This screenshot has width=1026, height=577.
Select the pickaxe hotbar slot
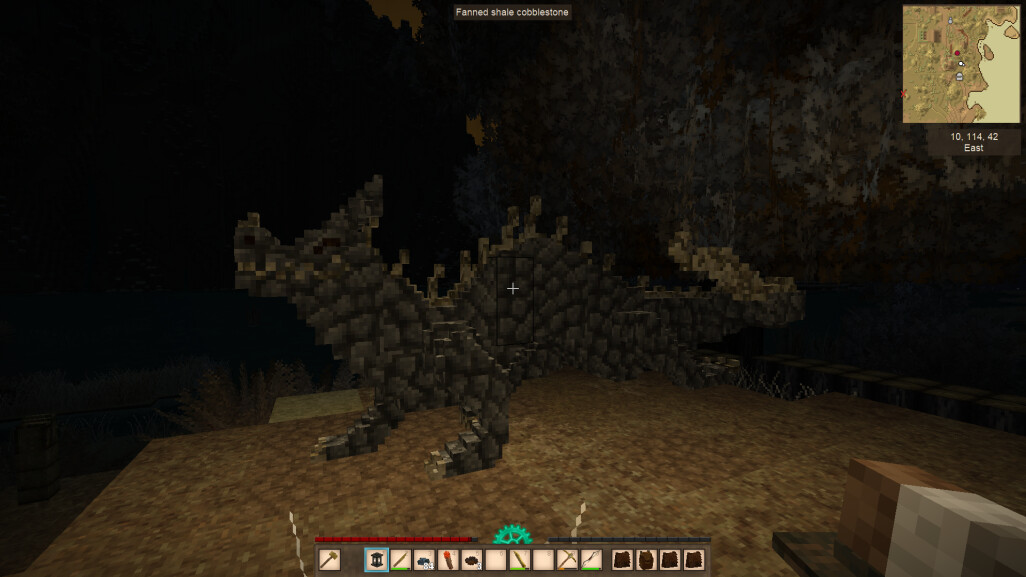tap(567, 560)
